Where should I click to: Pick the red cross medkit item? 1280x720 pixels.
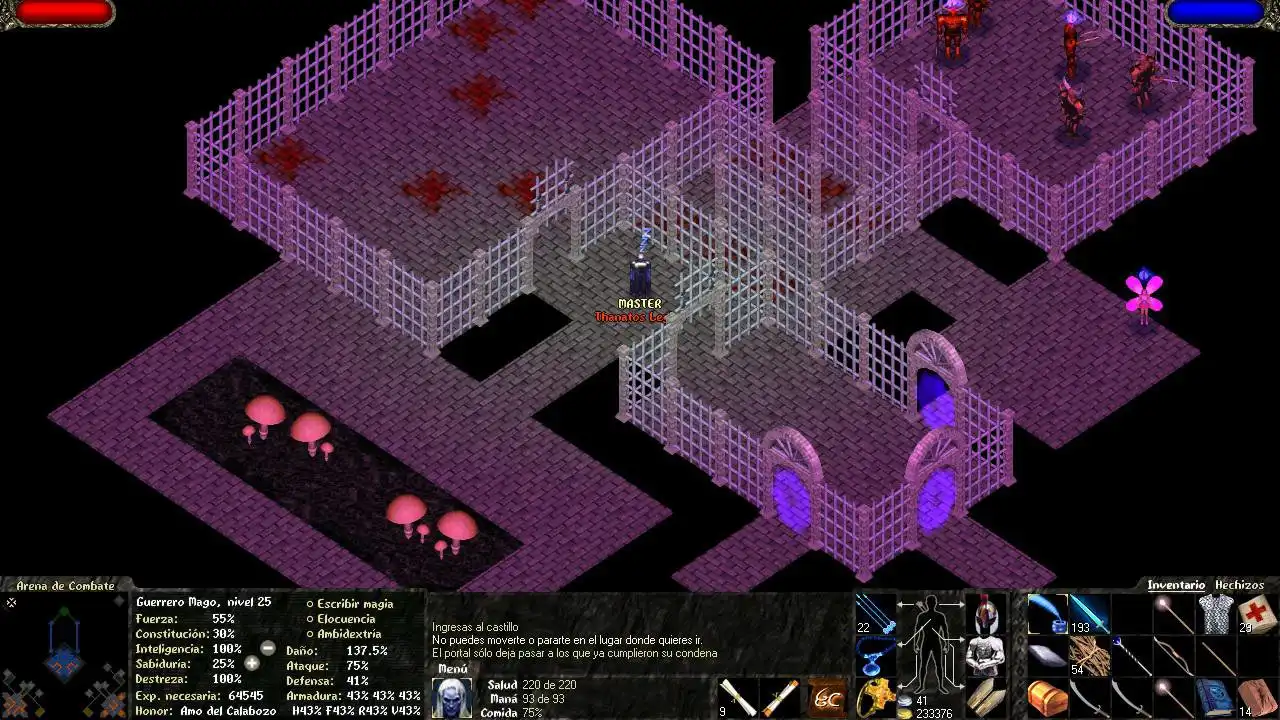pyautogui.click(x=1257, y=613)
